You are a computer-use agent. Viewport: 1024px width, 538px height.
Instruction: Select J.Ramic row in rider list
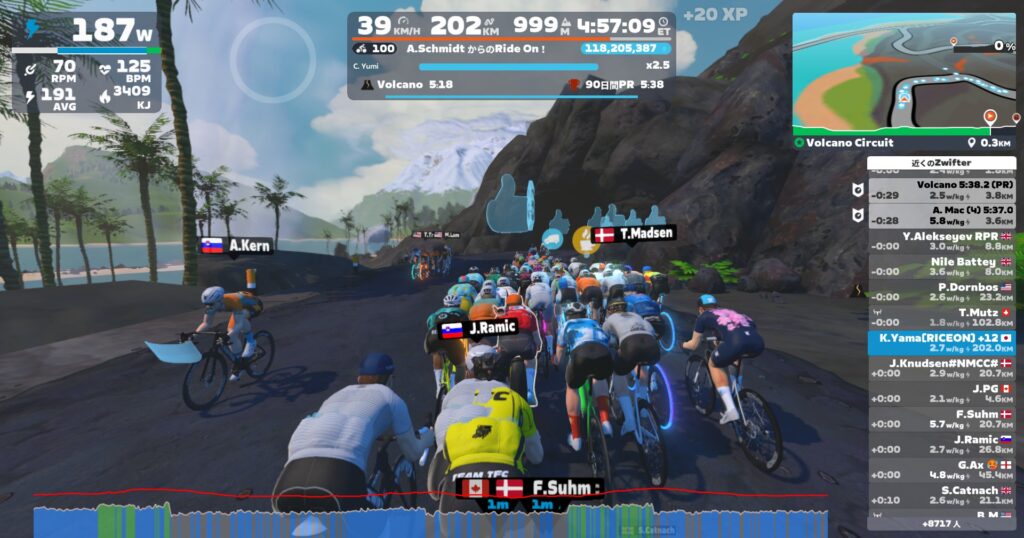941,445
